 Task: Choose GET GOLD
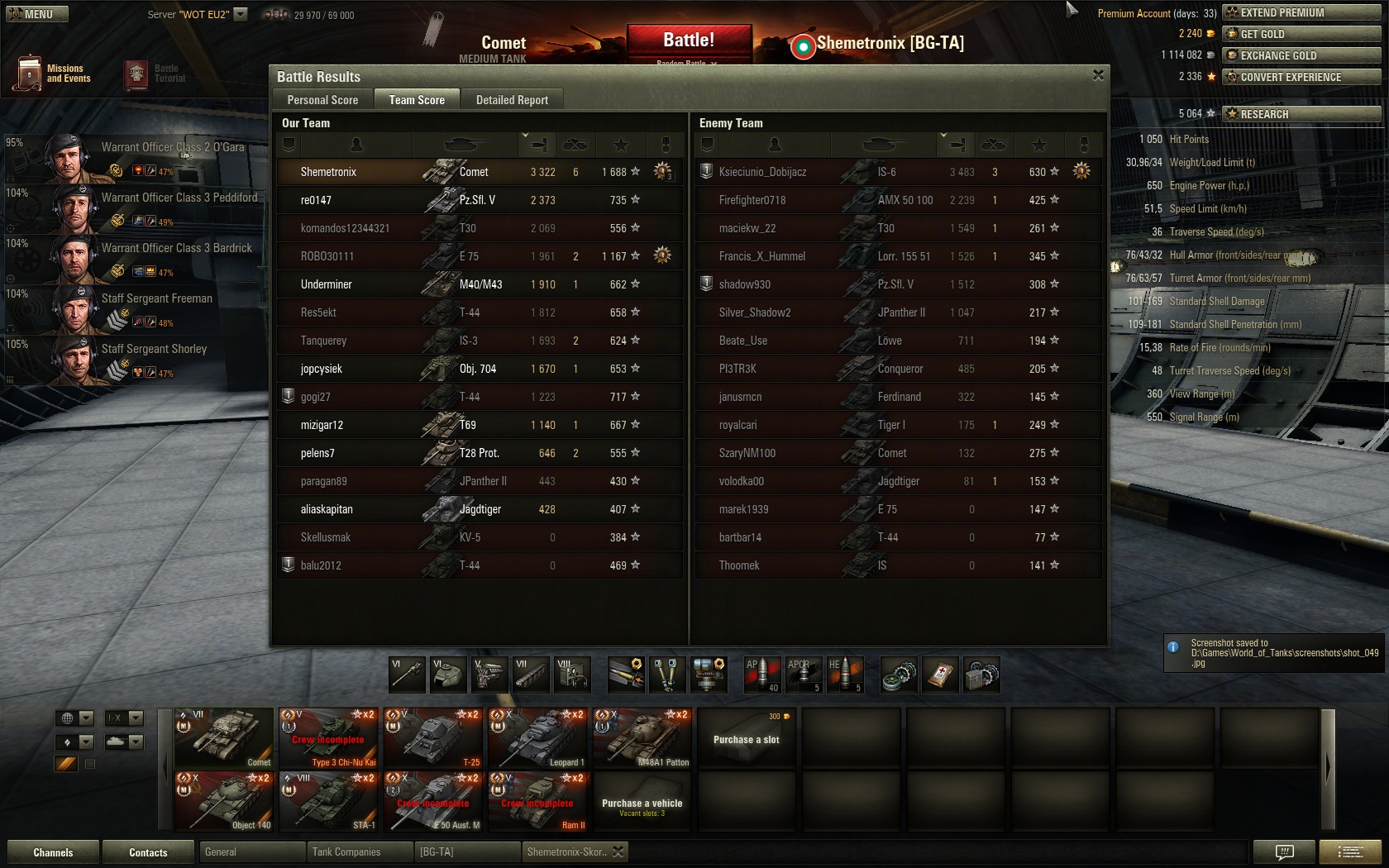click(1301, 34)
